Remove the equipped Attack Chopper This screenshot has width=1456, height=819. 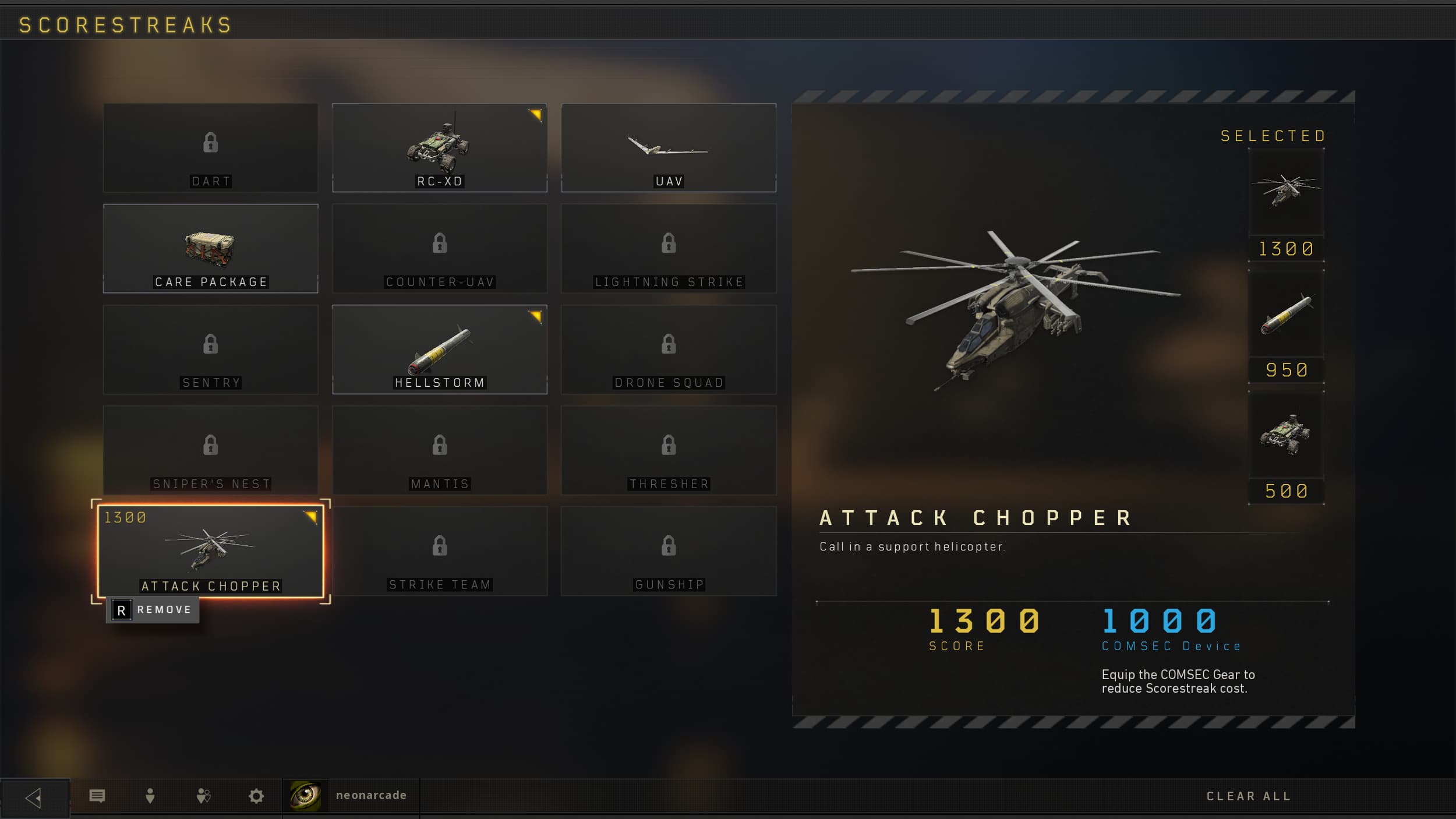(x=153, y=609)
